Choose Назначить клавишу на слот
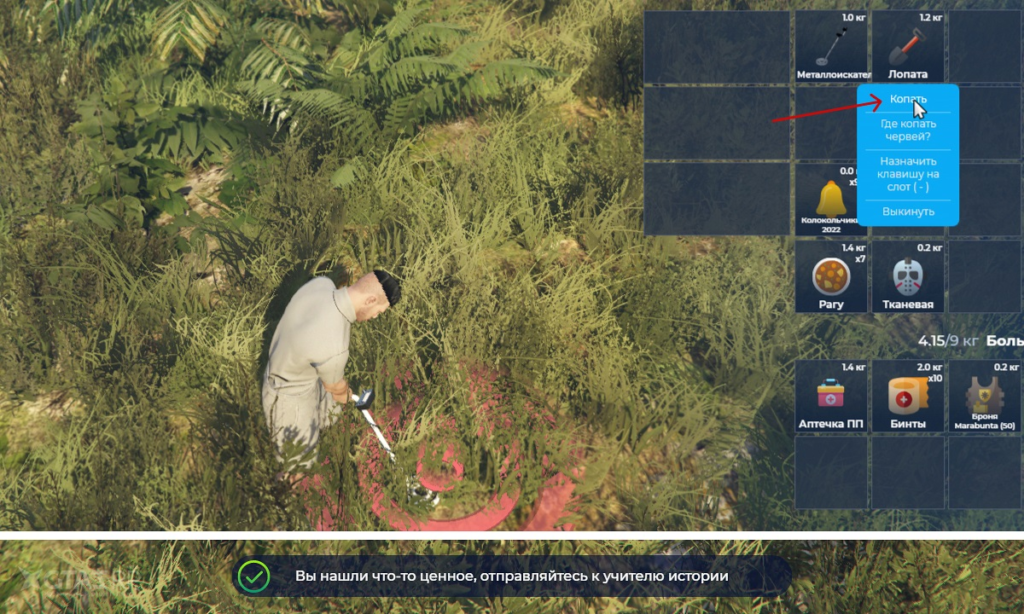The image size is (1024, 614). (908, 174)
